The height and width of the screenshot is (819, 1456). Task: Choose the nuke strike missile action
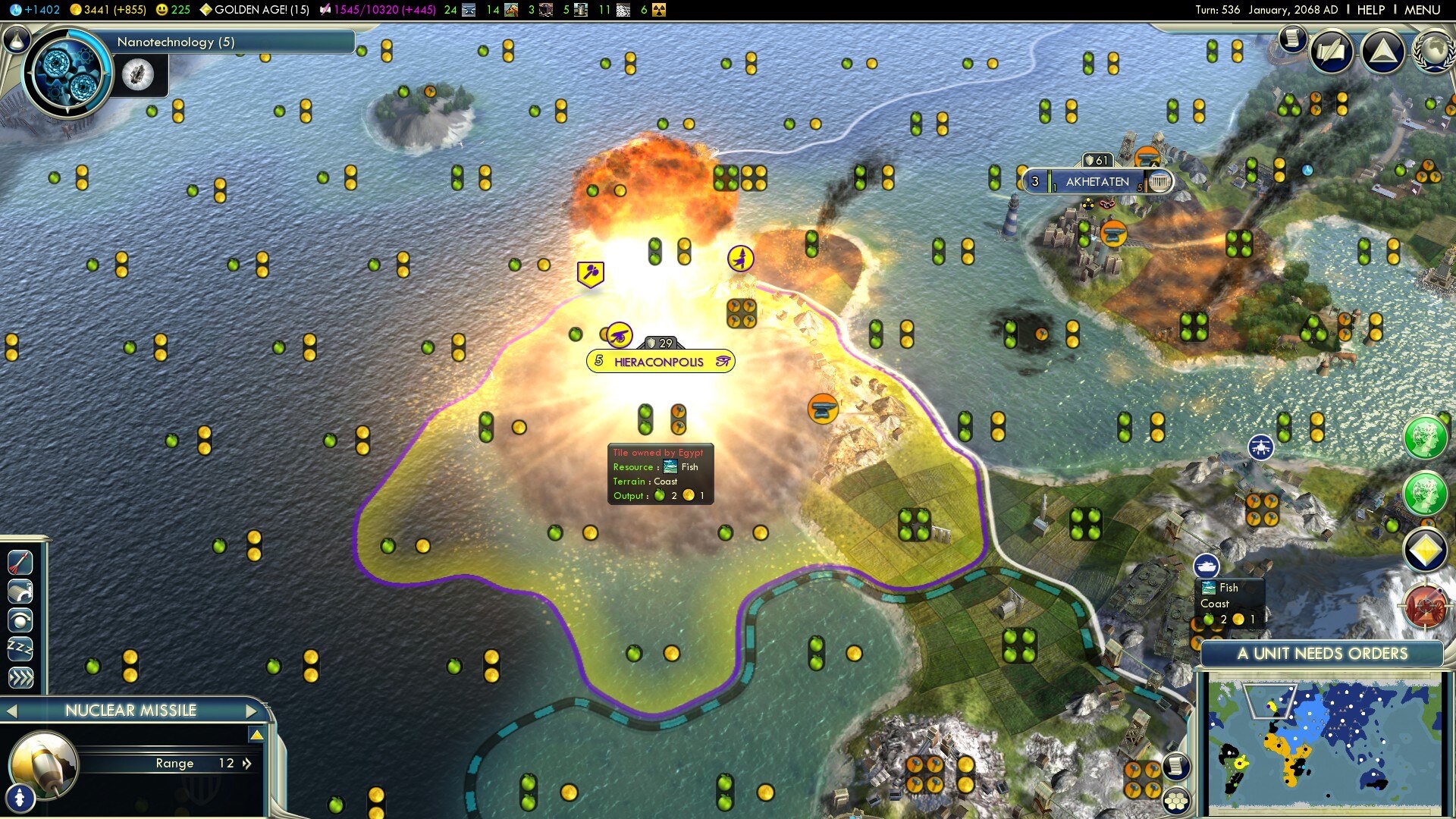coord(20,562)
